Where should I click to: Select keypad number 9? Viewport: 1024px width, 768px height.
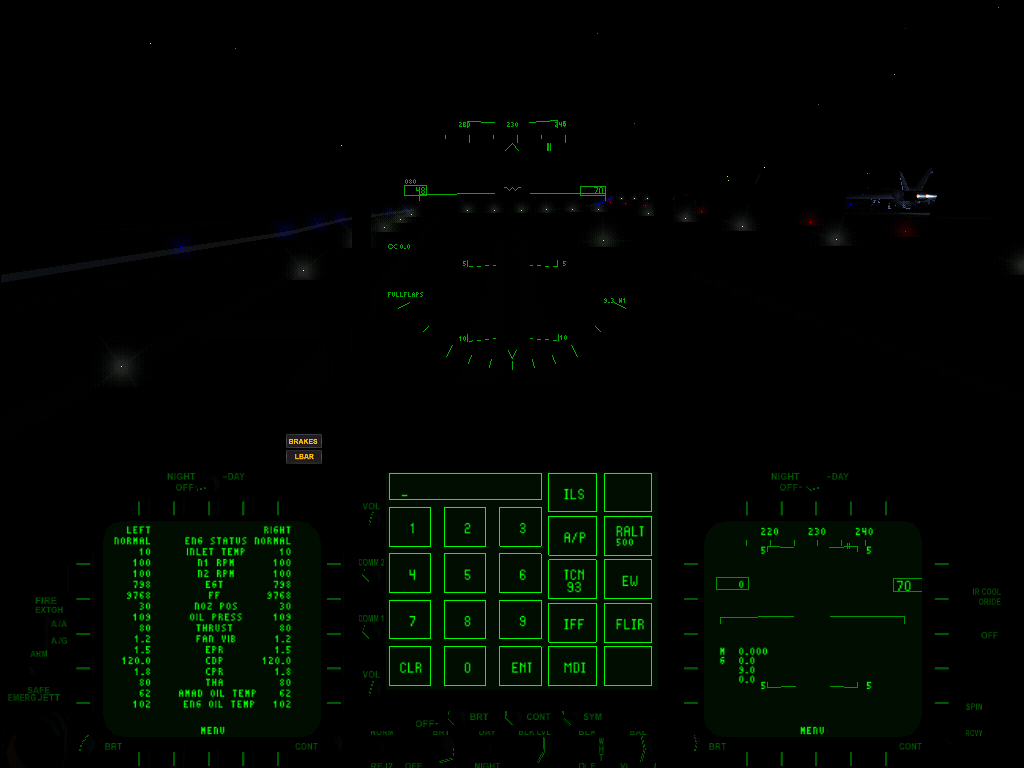point(521,620)
